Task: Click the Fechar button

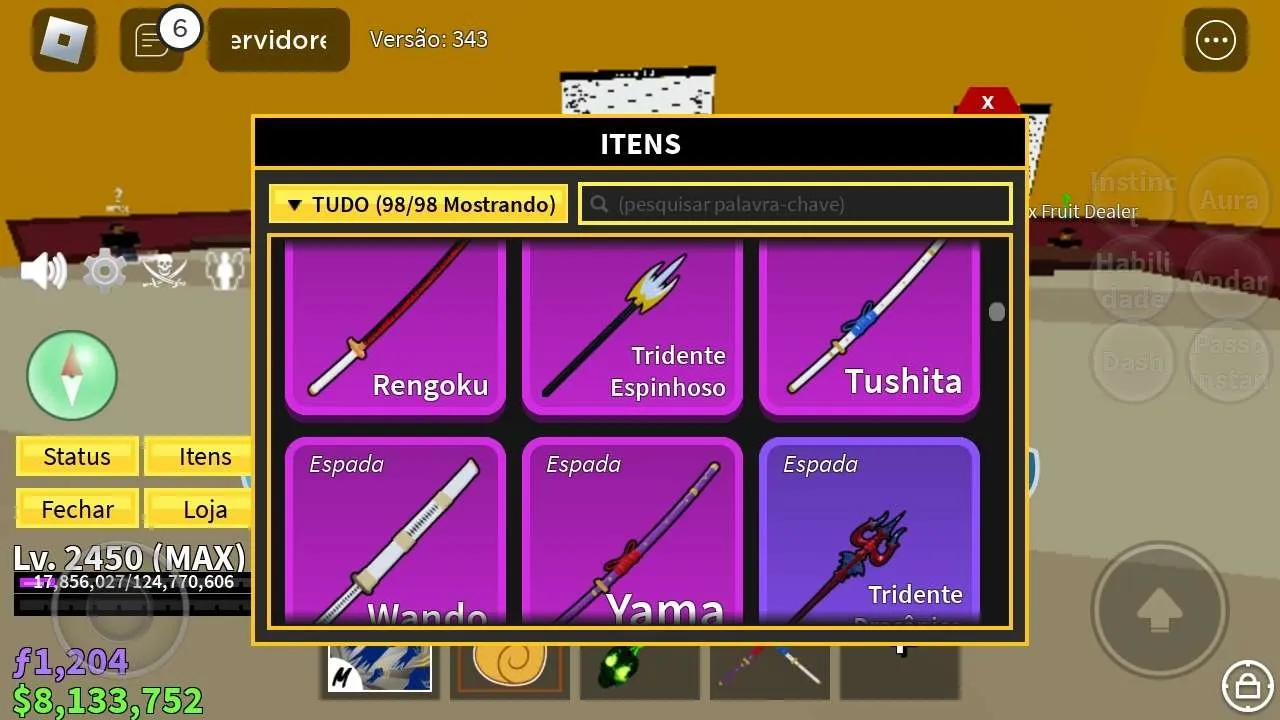Action: point(77,509)
